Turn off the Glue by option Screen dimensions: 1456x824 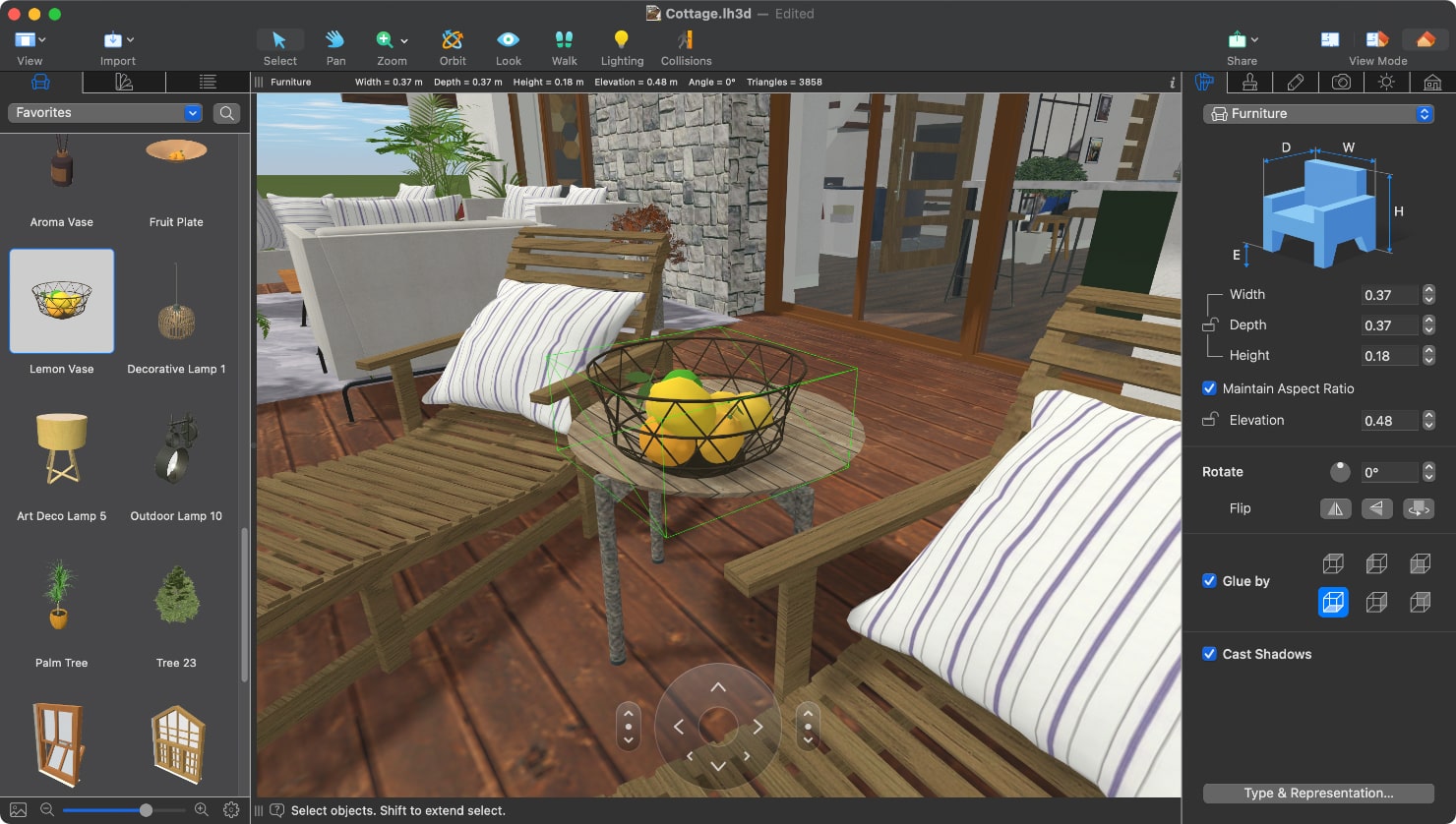(1209, 581)
